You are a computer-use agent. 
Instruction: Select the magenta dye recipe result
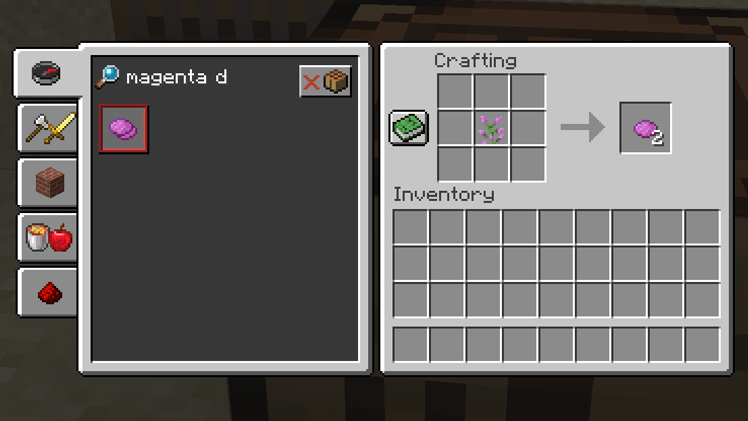click(124, 129)
